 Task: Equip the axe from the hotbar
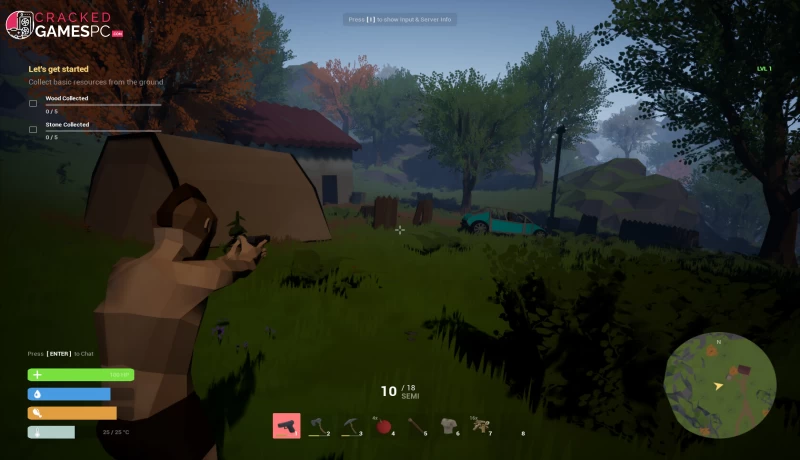click(x=318, y=426)
